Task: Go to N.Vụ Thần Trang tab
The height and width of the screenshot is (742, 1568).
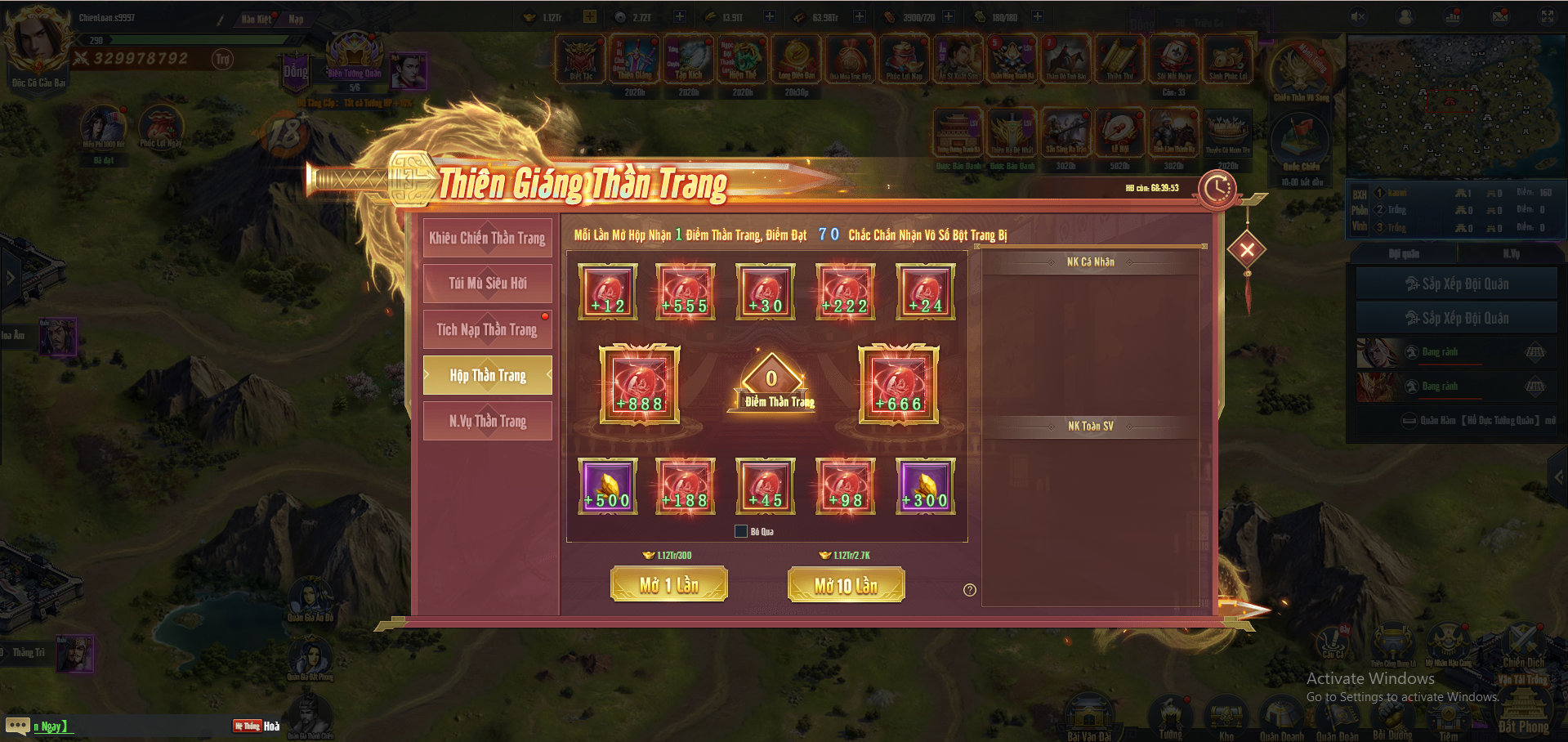Action: coord(487,421)
